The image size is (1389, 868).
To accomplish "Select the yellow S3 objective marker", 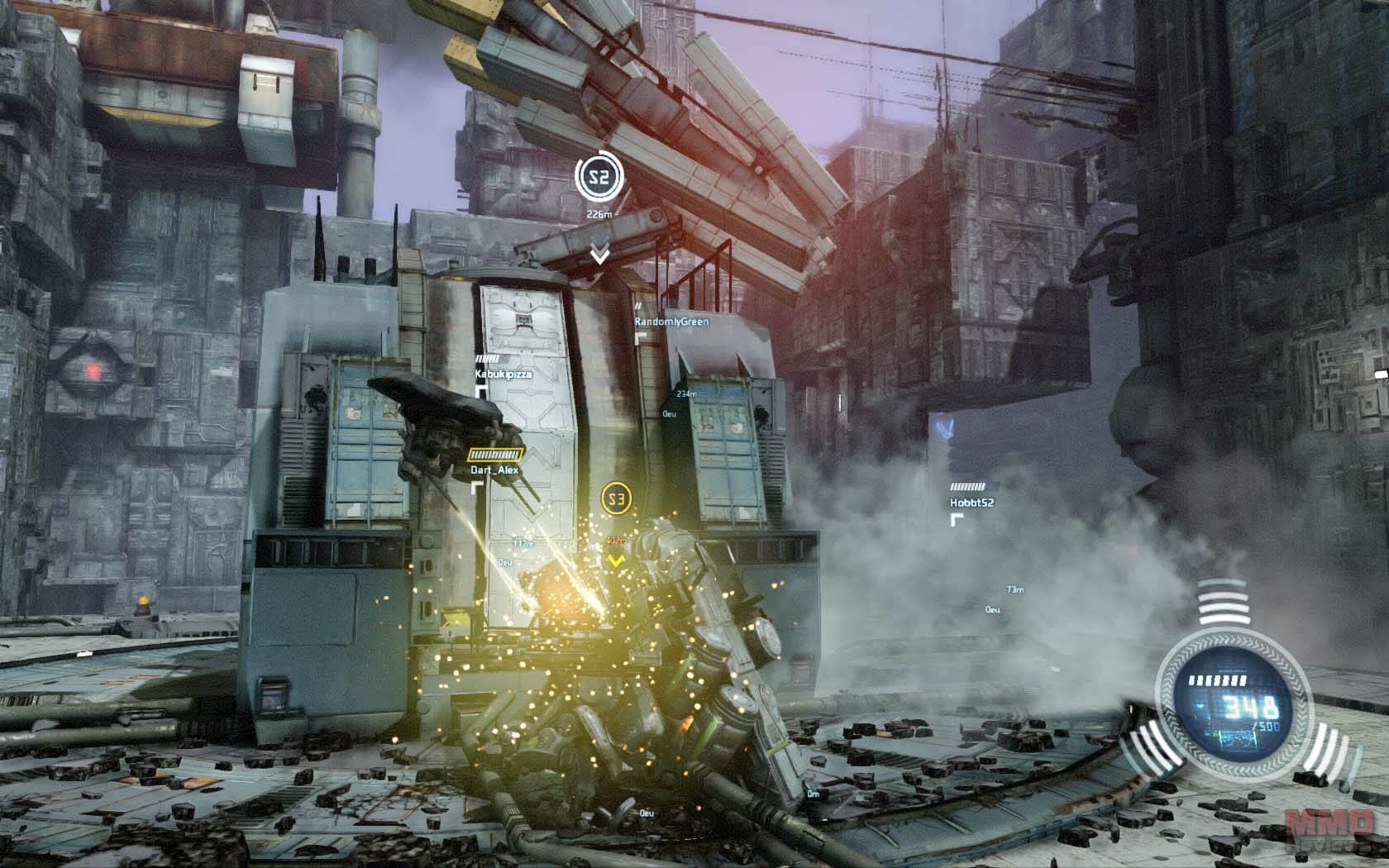I will (x=616, y=498).
